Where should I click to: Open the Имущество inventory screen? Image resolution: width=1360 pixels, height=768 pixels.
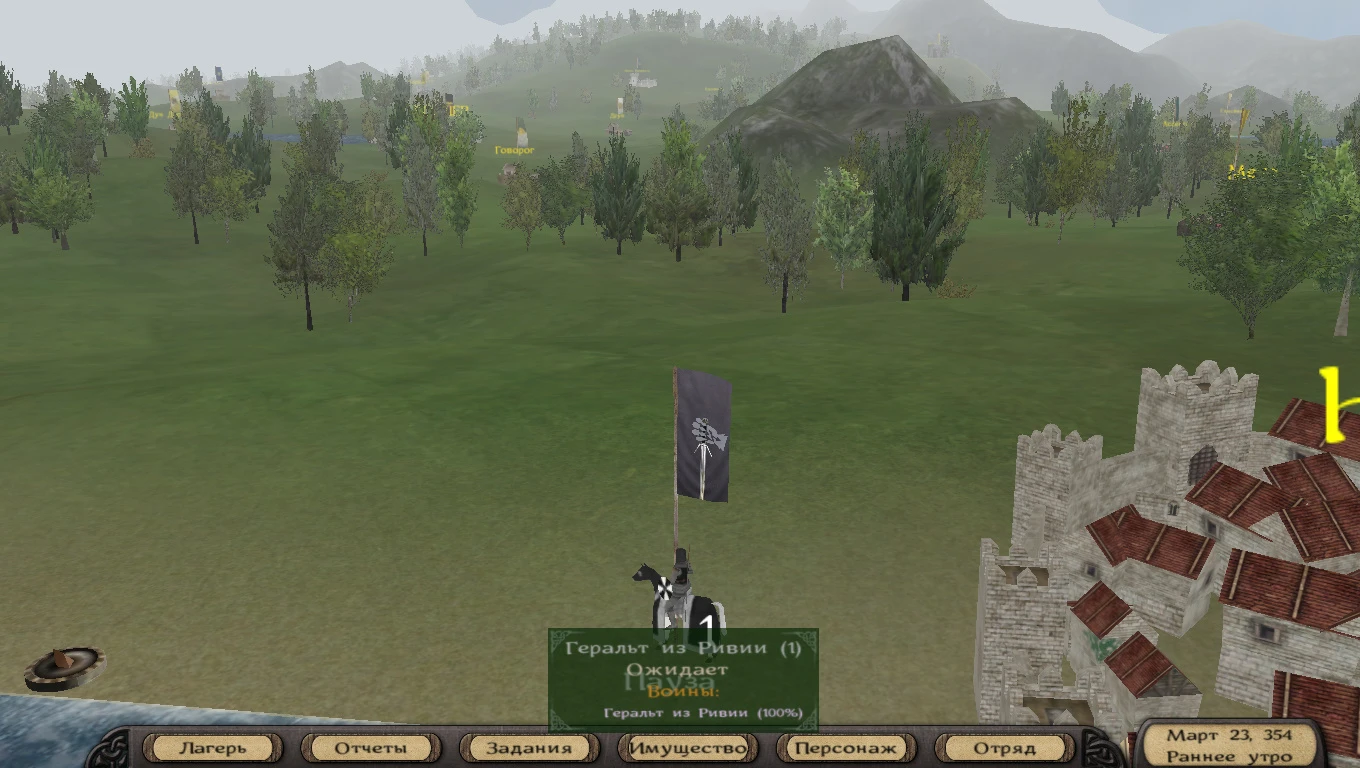tap(688, 747)
